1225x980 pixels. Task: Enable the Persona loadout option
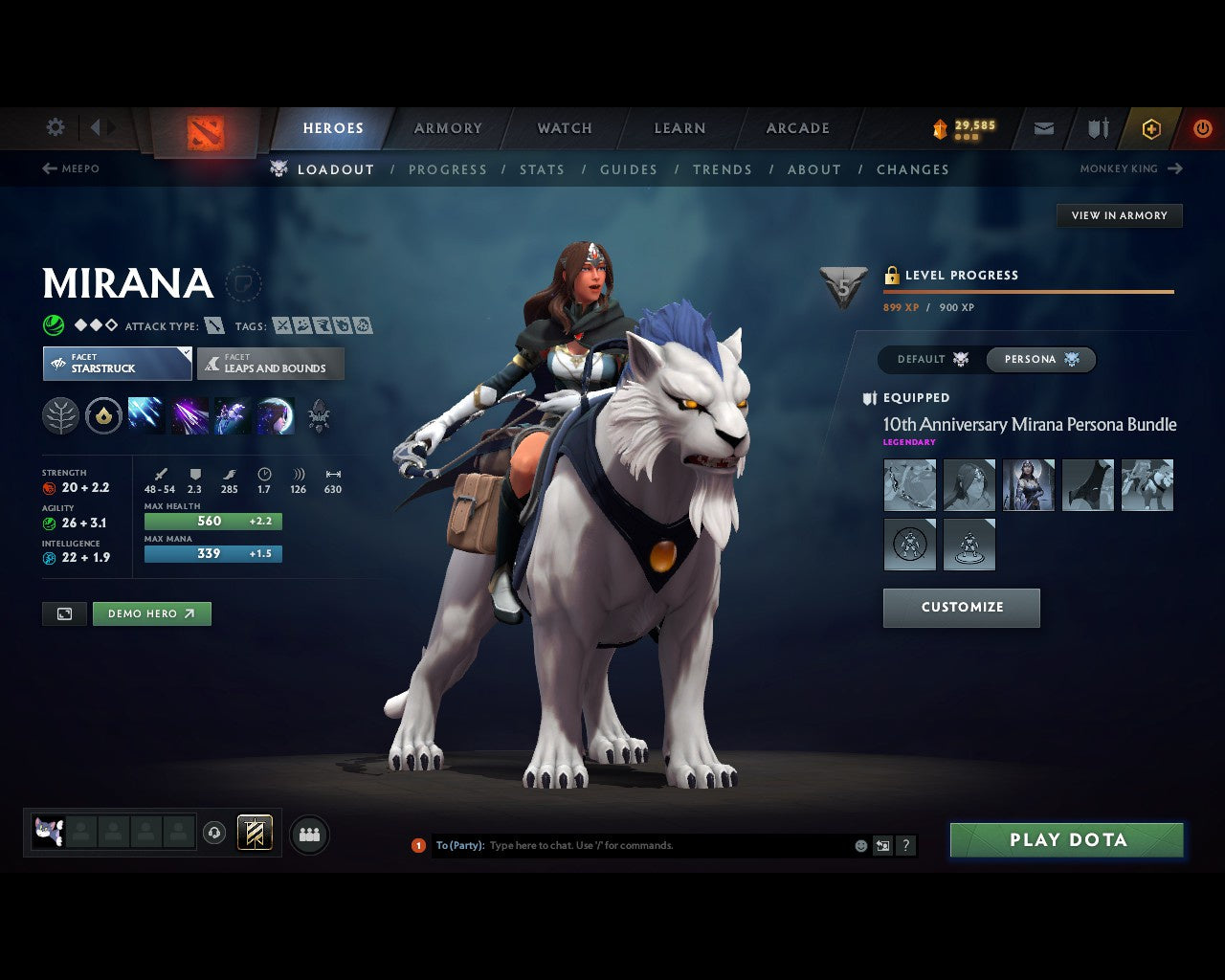[x=1041, y=359]
